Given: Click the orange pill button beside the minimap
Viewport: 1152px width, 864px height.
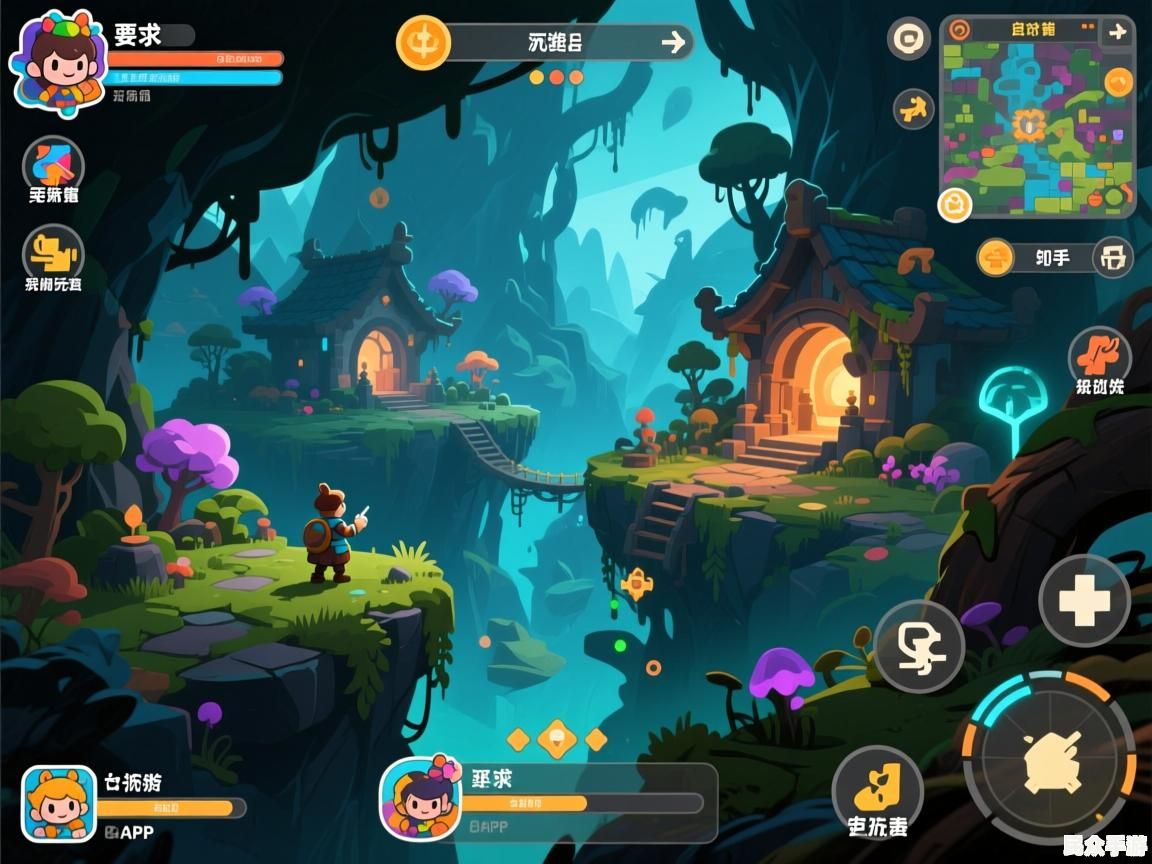Looking at the screenshot, I should (x=996, y=258).
